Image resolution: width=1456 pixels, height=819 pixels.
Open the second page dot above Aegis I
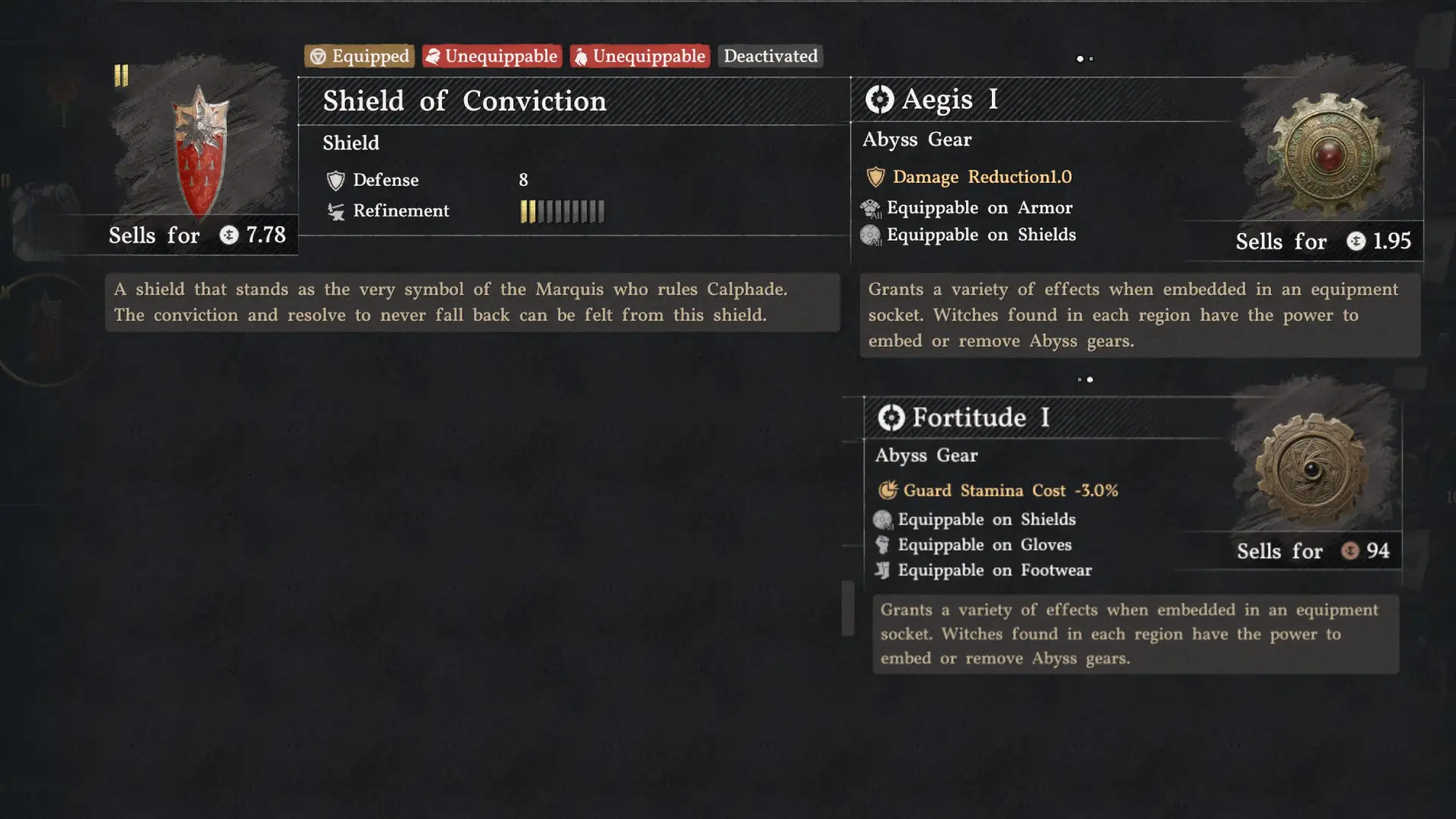click(1090, 58)
